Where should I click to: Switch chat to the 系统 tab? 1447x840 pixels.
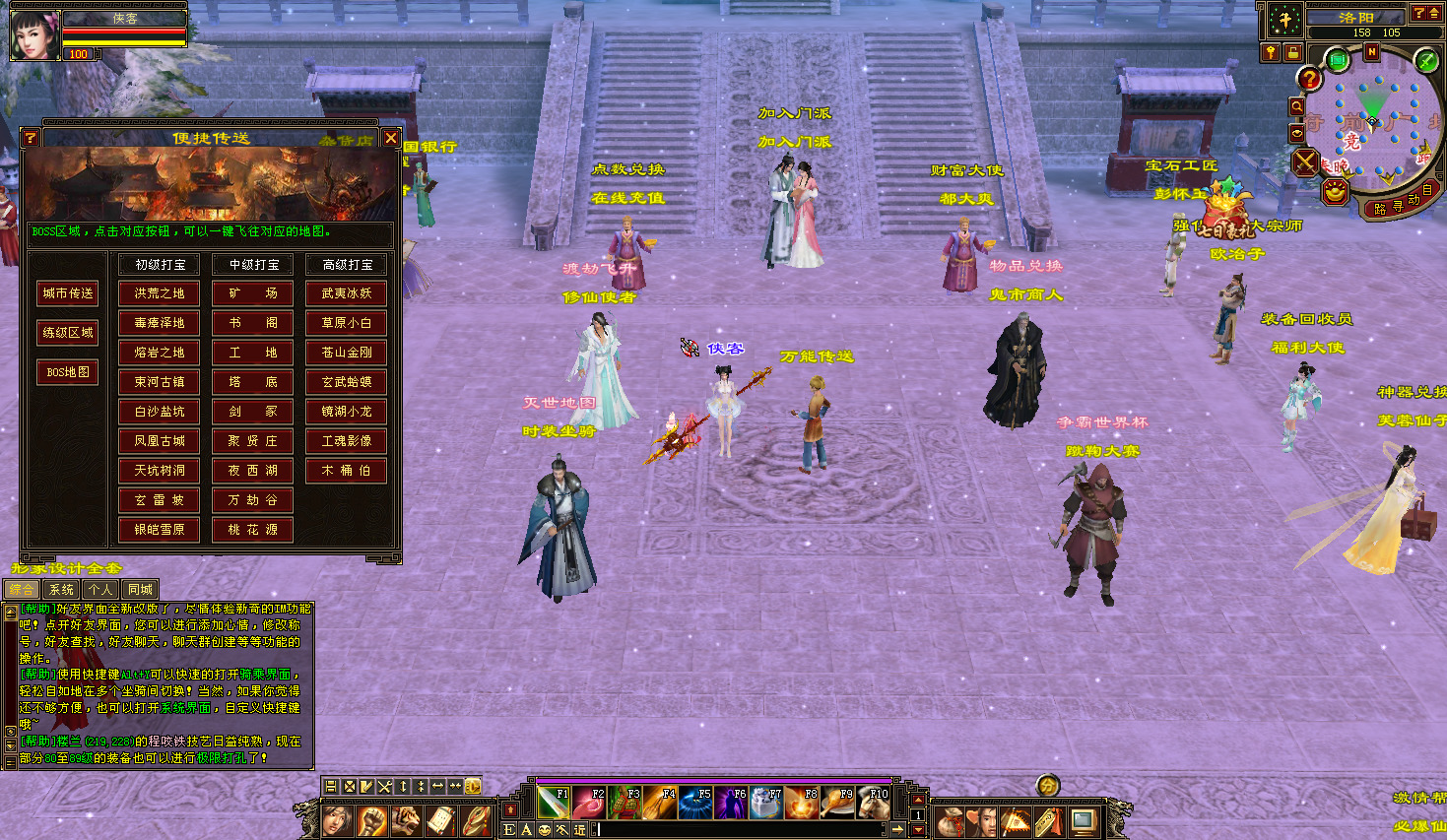pyautogui.click(x=61, y=590)
